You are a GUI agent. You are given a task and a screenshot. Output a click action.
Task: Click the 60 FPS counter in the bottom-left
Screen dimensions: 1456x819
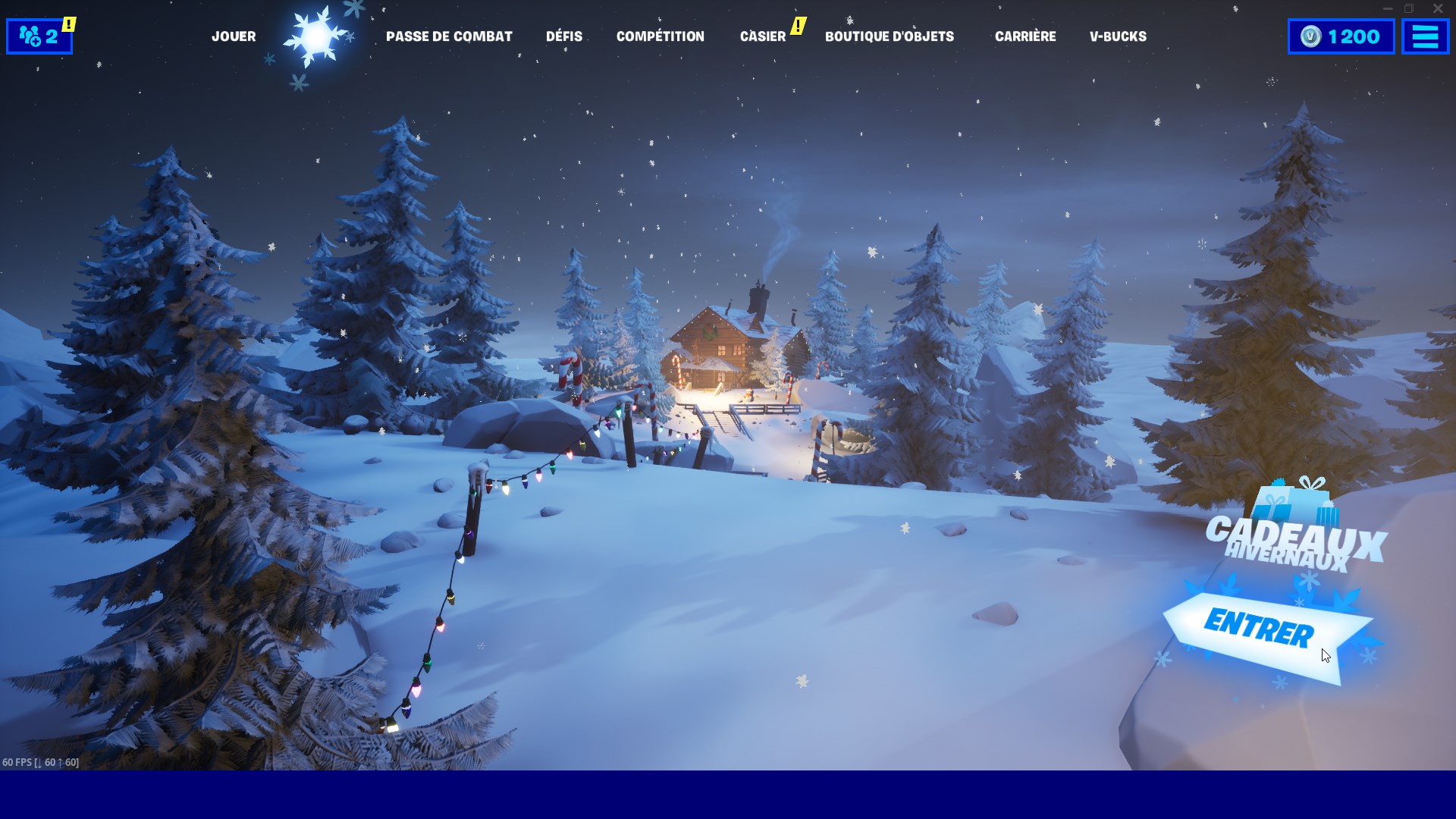42,764
